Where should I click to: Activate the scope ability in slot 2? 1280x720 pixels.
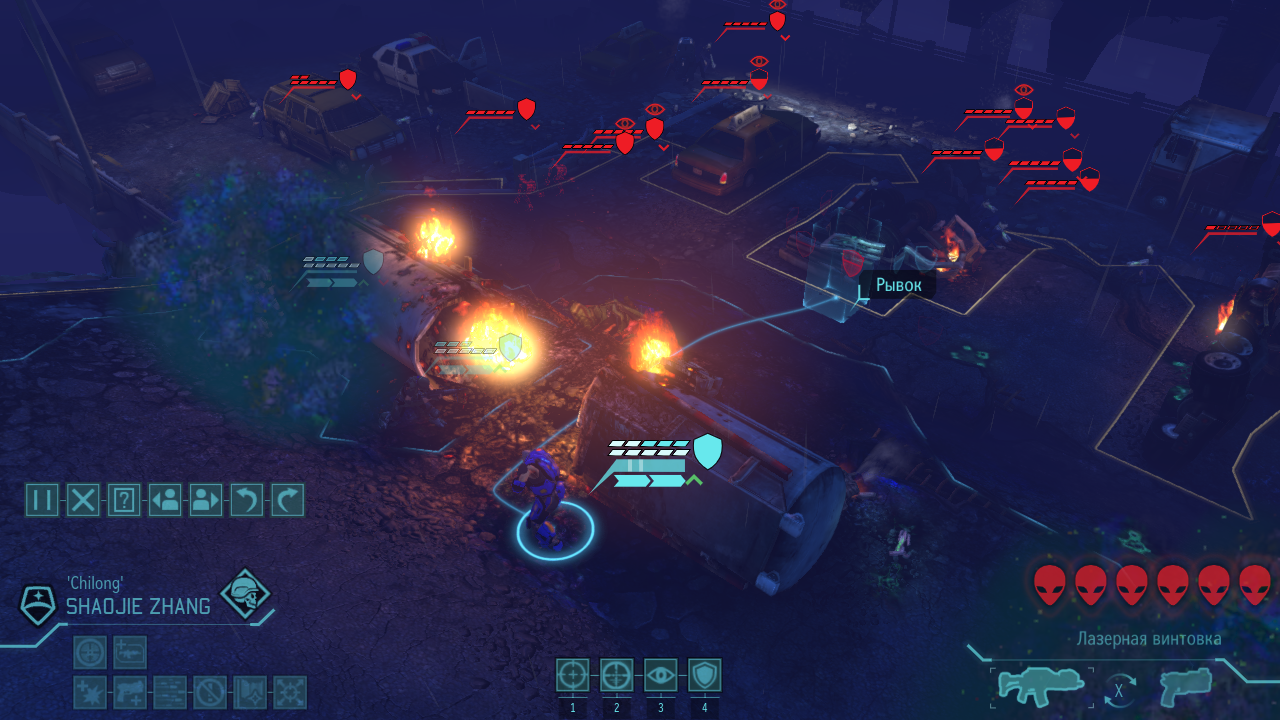click(616, 676)
